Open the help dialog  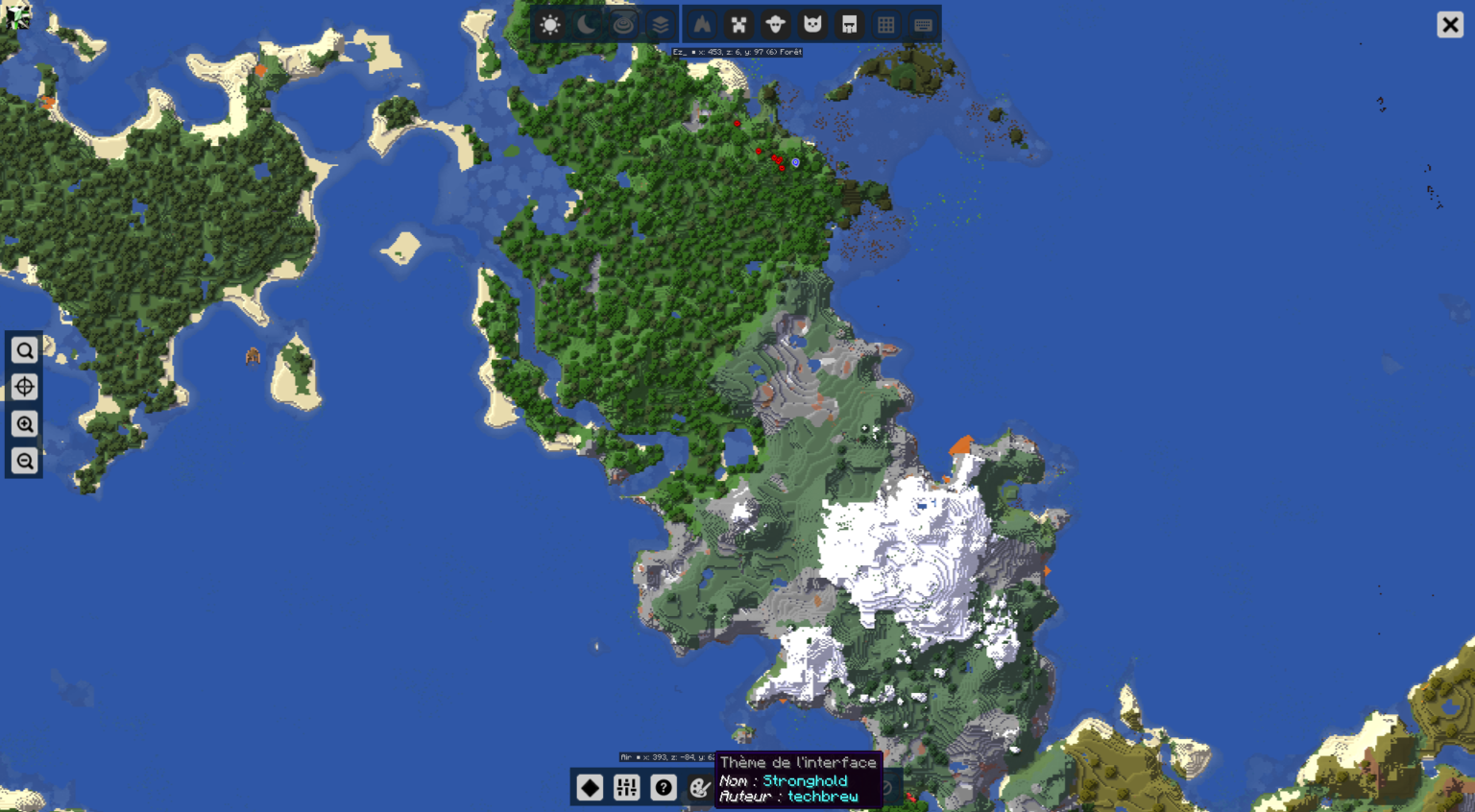(665, 787)
